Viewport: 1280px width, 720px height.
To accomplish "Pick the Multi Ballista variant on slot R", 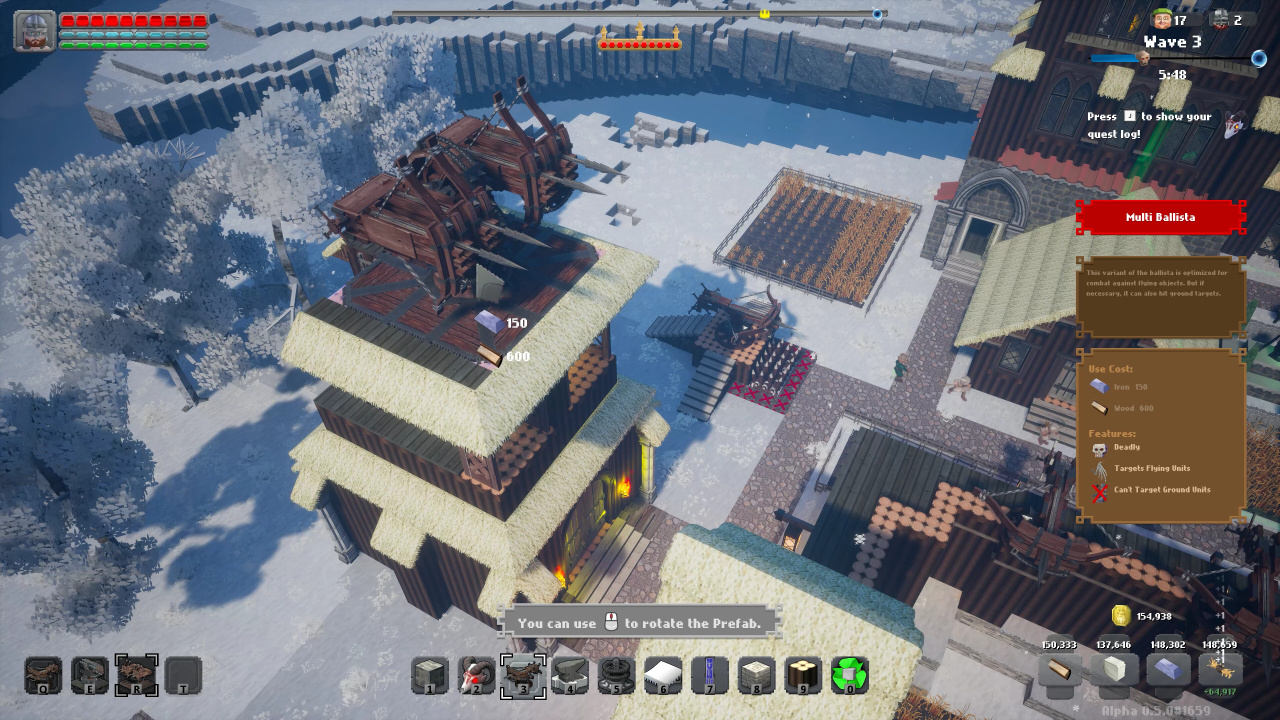I will pyautogui.click(x=137, y=675).
